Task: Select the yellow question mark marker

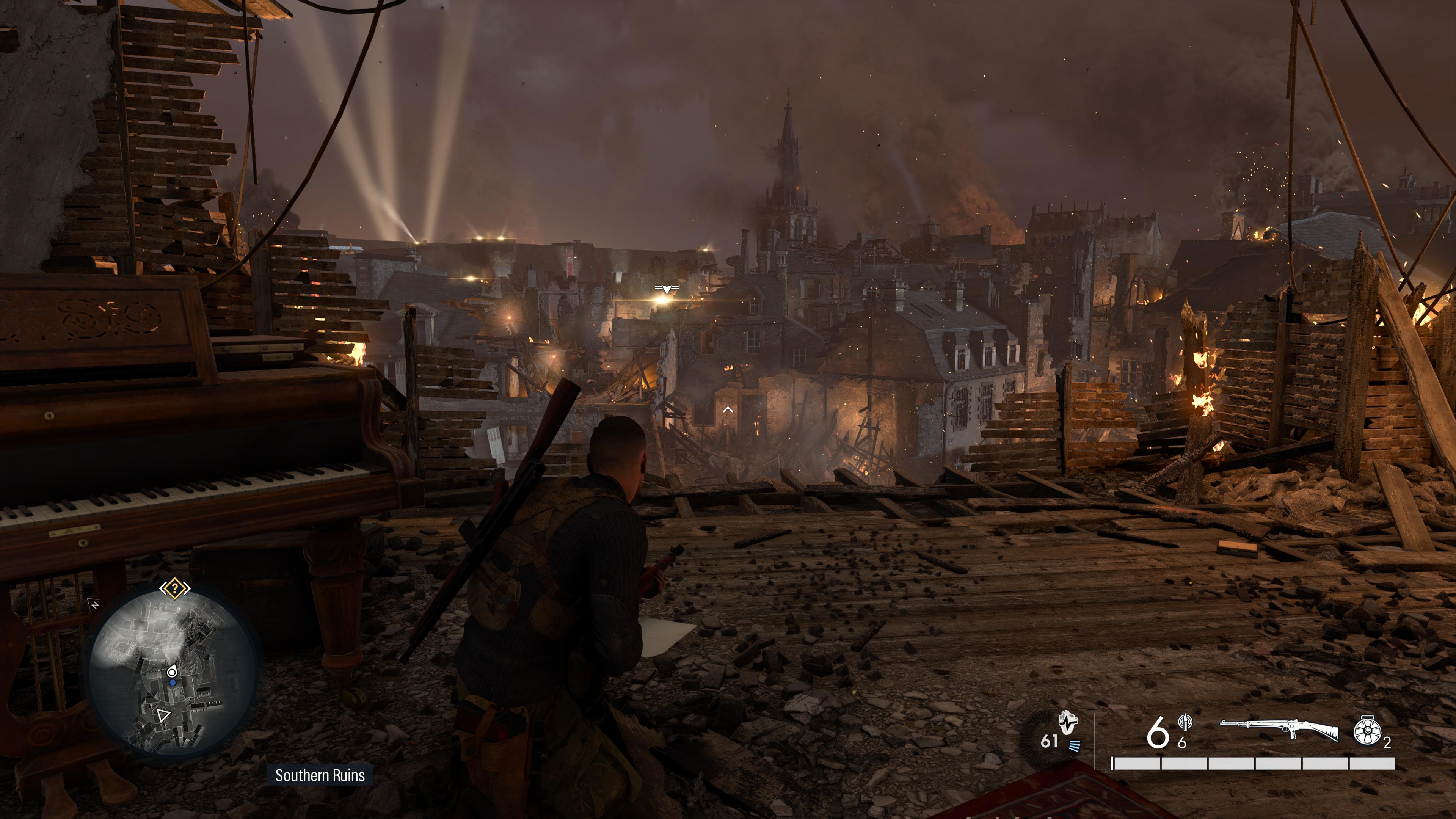Action: (x=175, y=589)
